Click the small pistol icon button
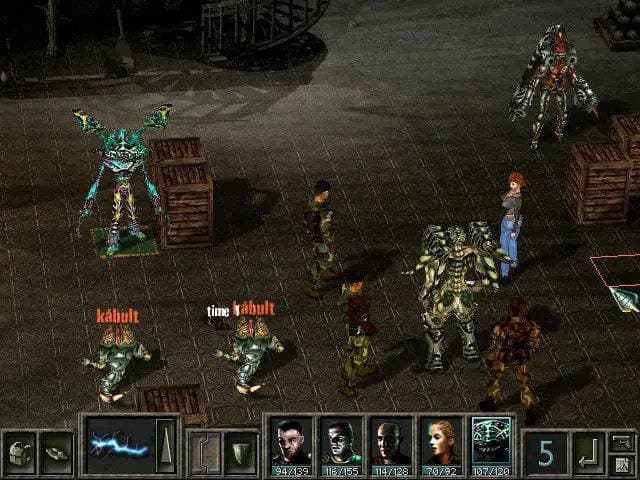The height and width of the screenshot is (480, 640). tap(622, 441)
